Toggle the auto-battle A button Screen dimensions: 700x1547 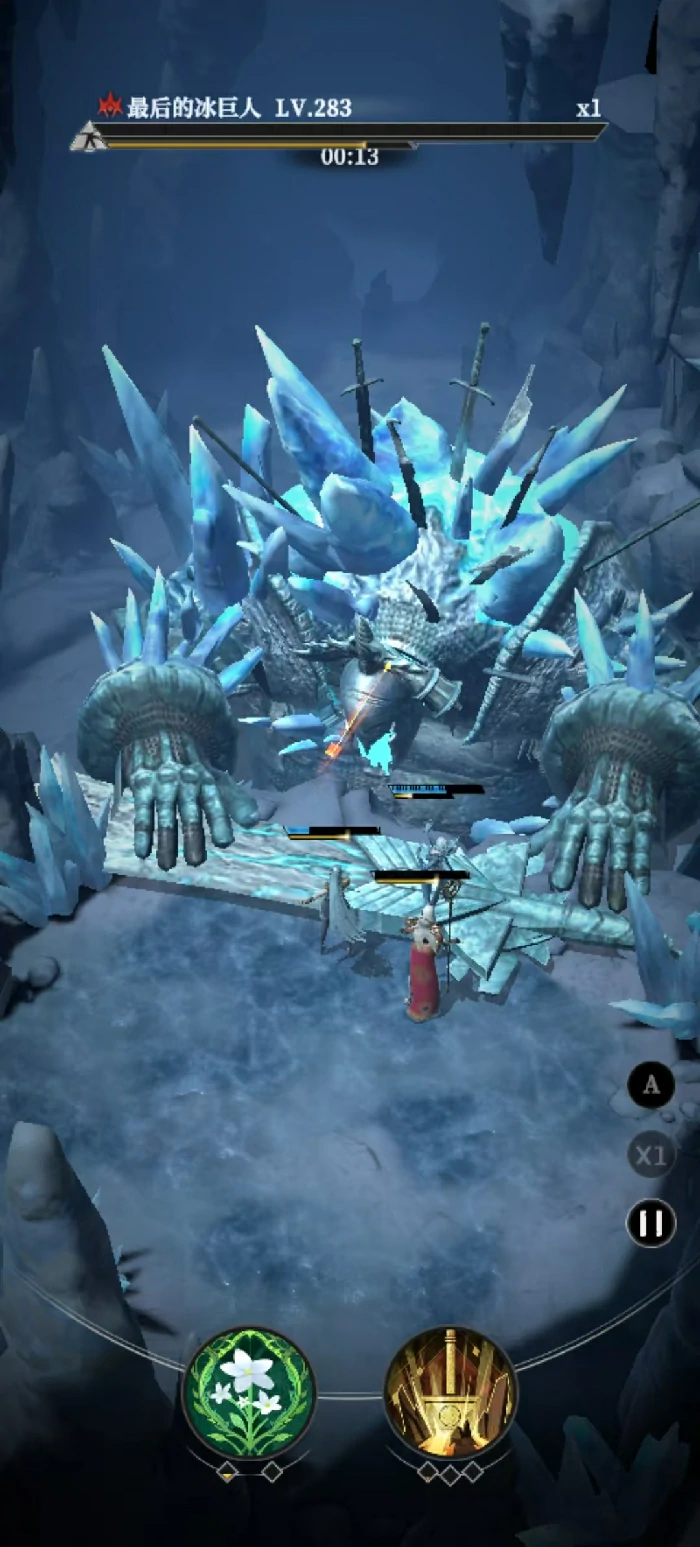651,1086
